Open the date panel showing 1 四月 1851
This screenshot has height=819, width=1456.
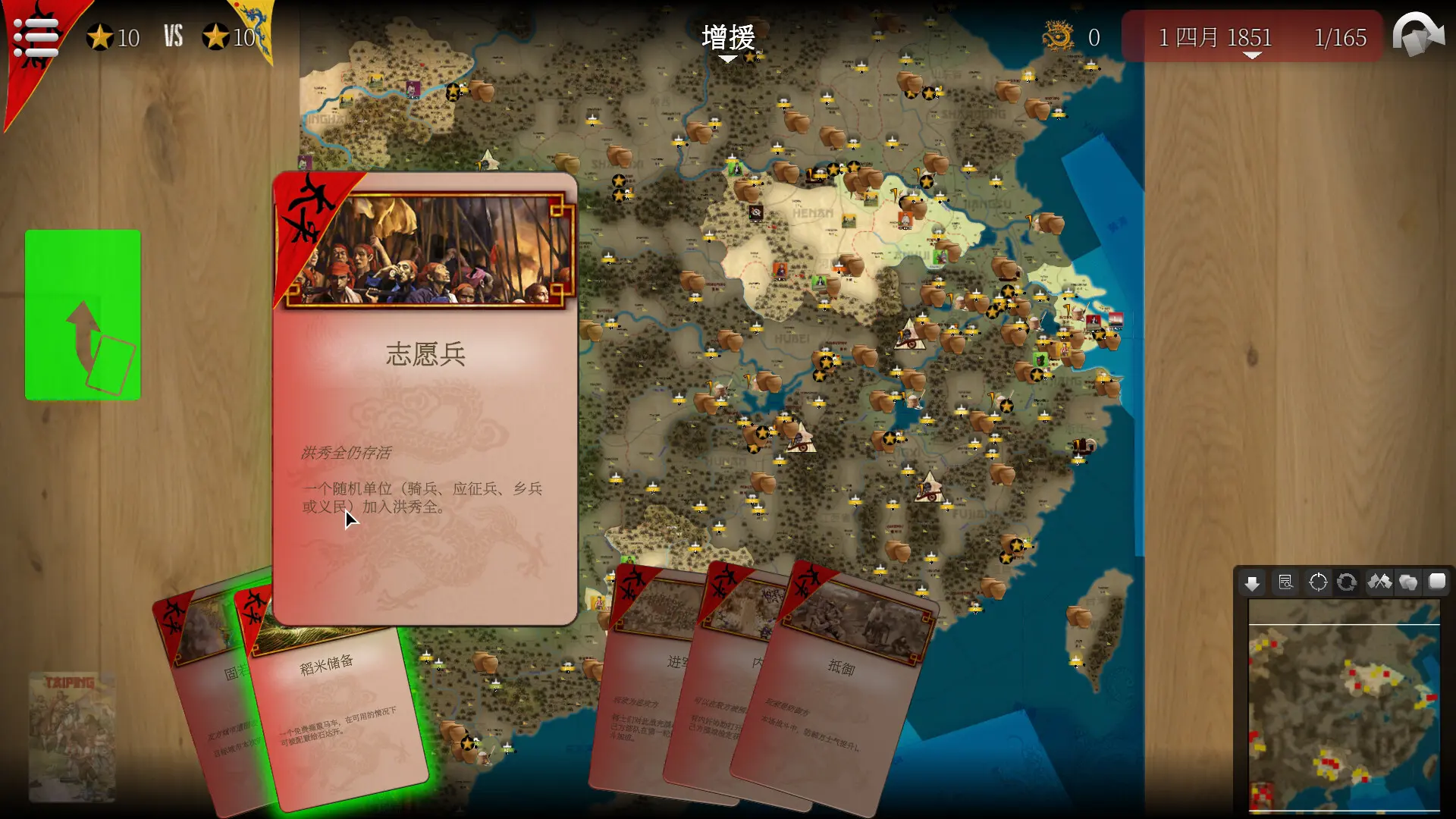[1251, 38]
